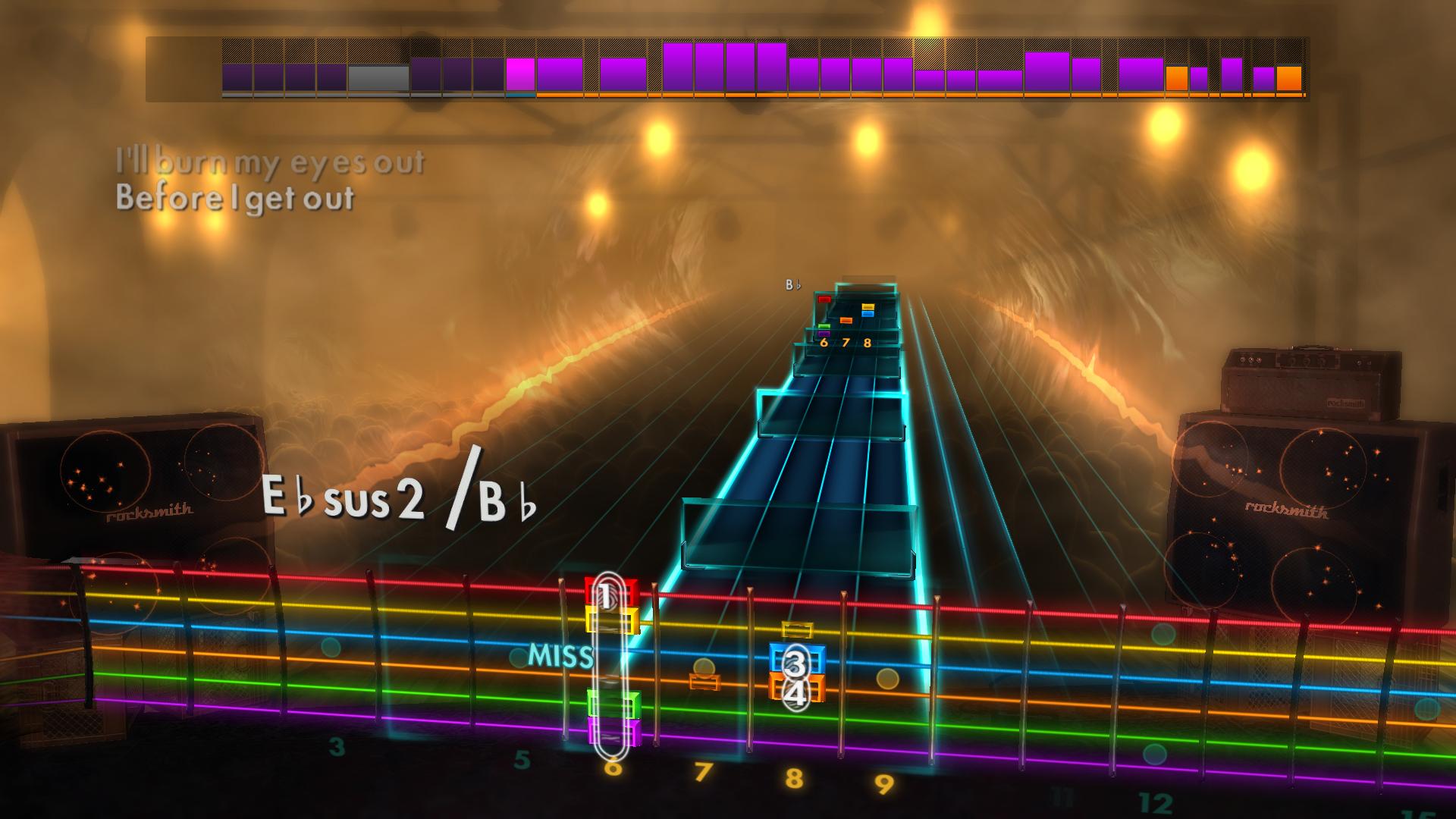
Task: Click the orange note labeled 4
Action: 795,692
